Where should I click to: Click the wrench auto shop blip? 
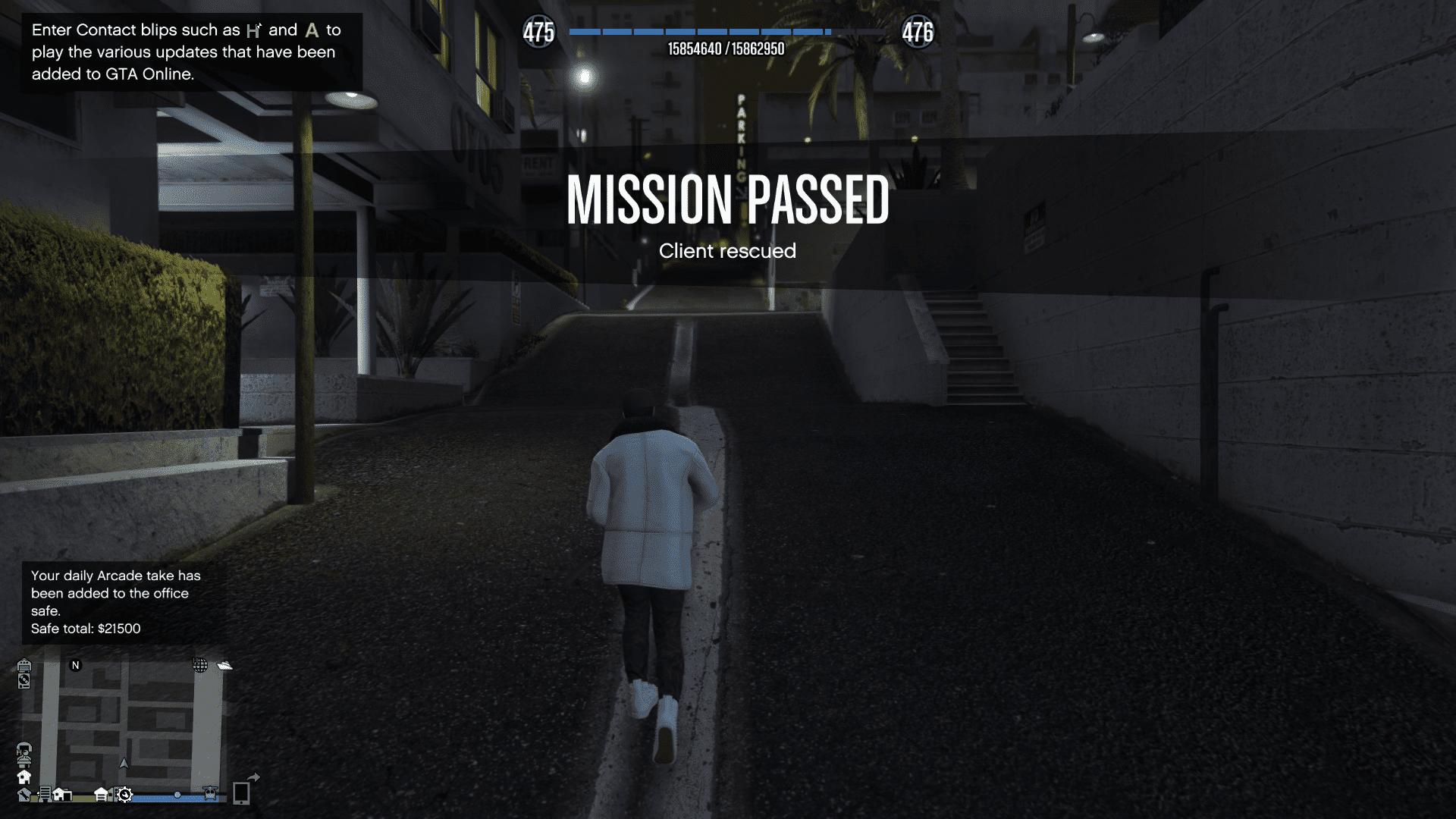coord(24,795)
